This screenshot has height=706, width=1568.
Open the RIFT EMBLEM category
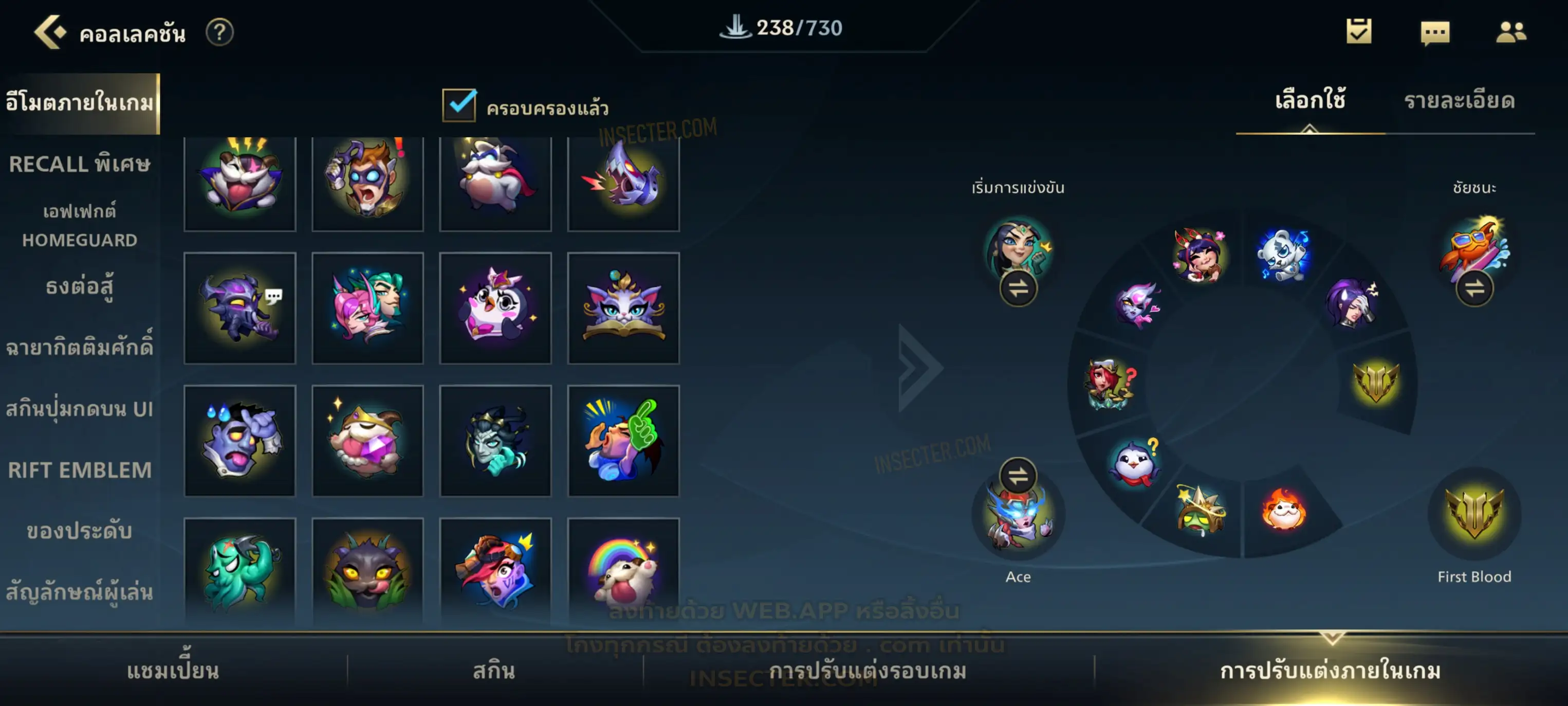click(x=79, y=469)
